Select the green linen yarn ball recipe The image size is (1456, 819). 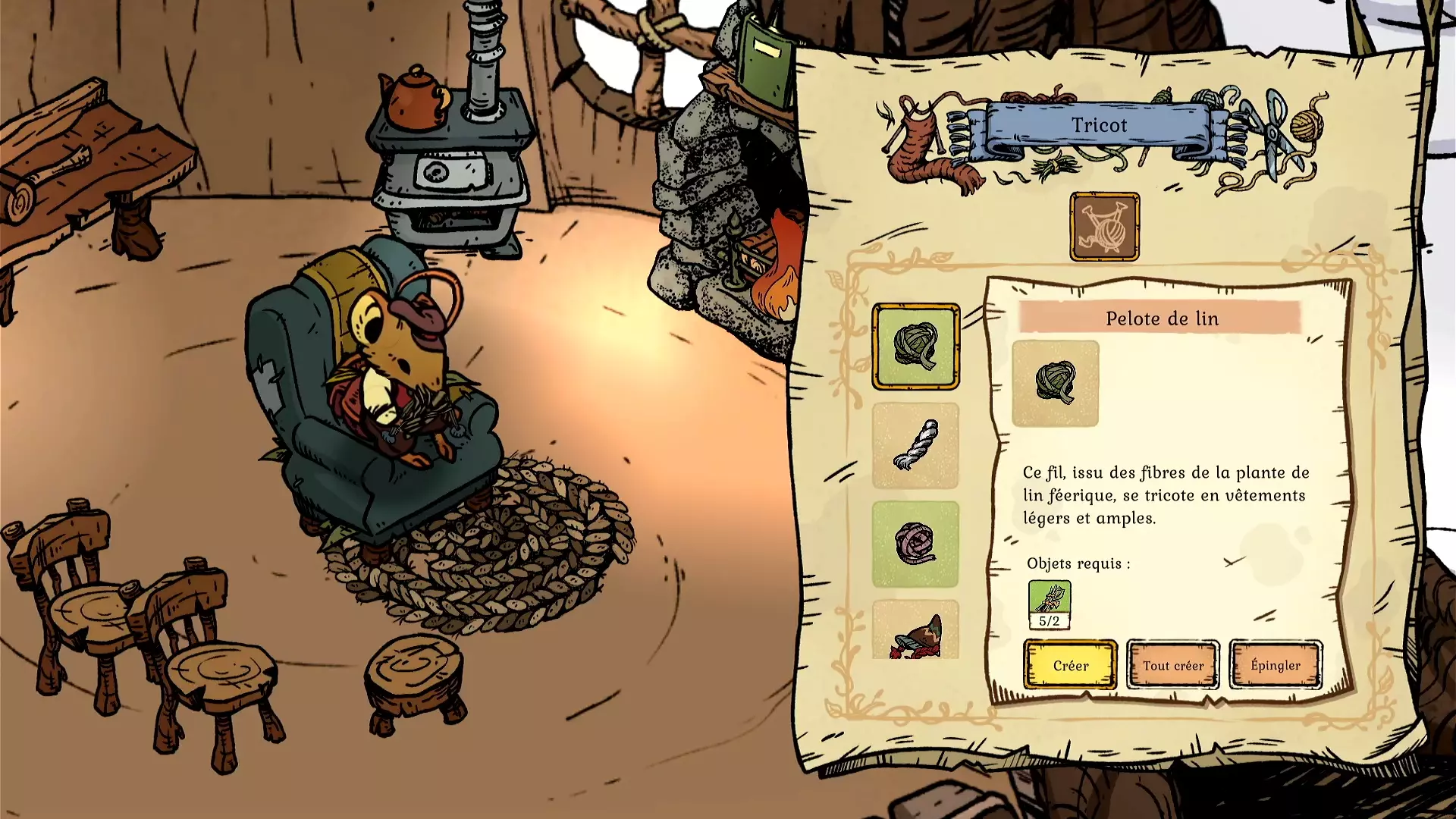click(915, 347)
